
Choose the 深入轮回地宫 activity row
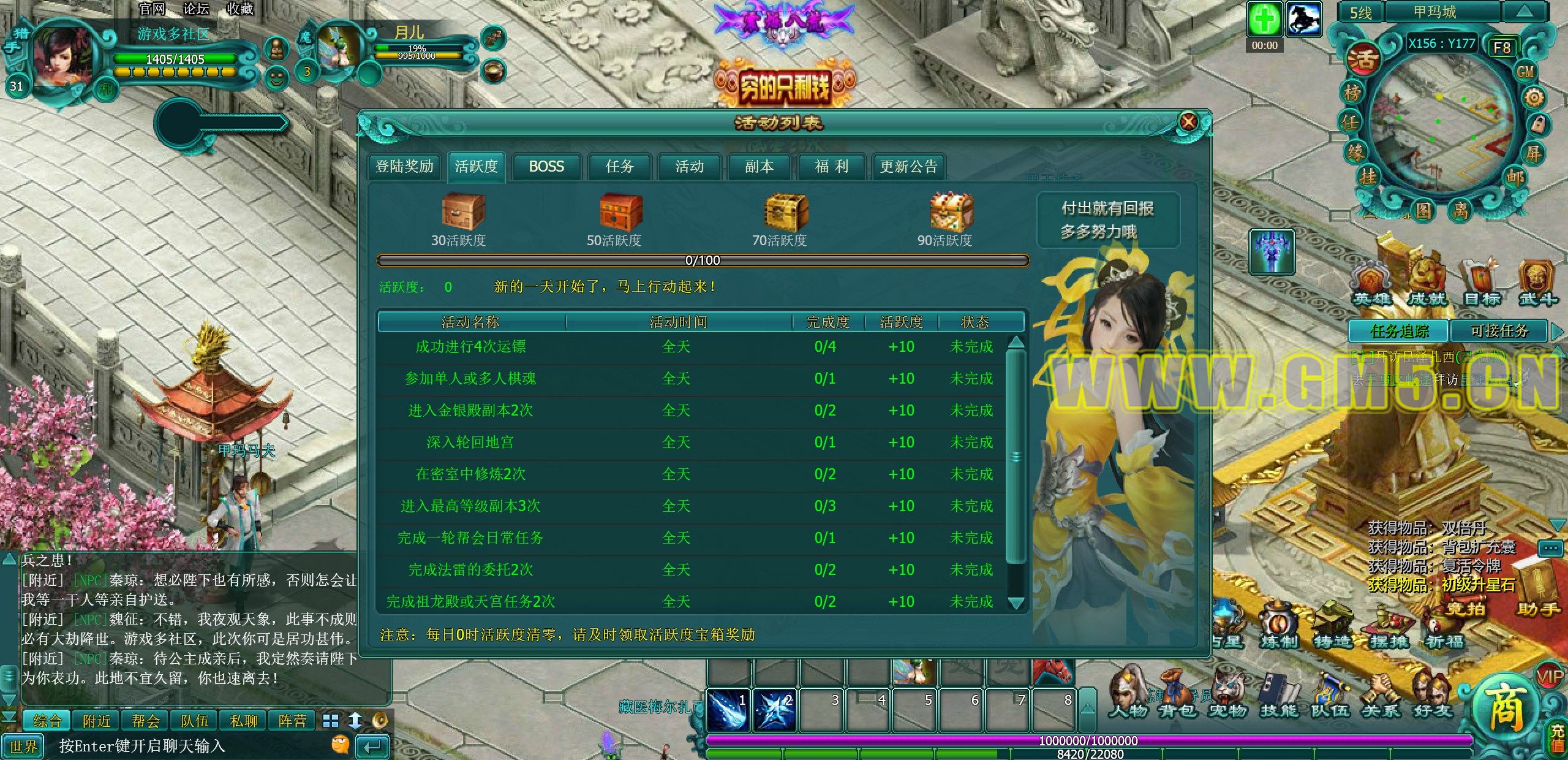[470, 443]
